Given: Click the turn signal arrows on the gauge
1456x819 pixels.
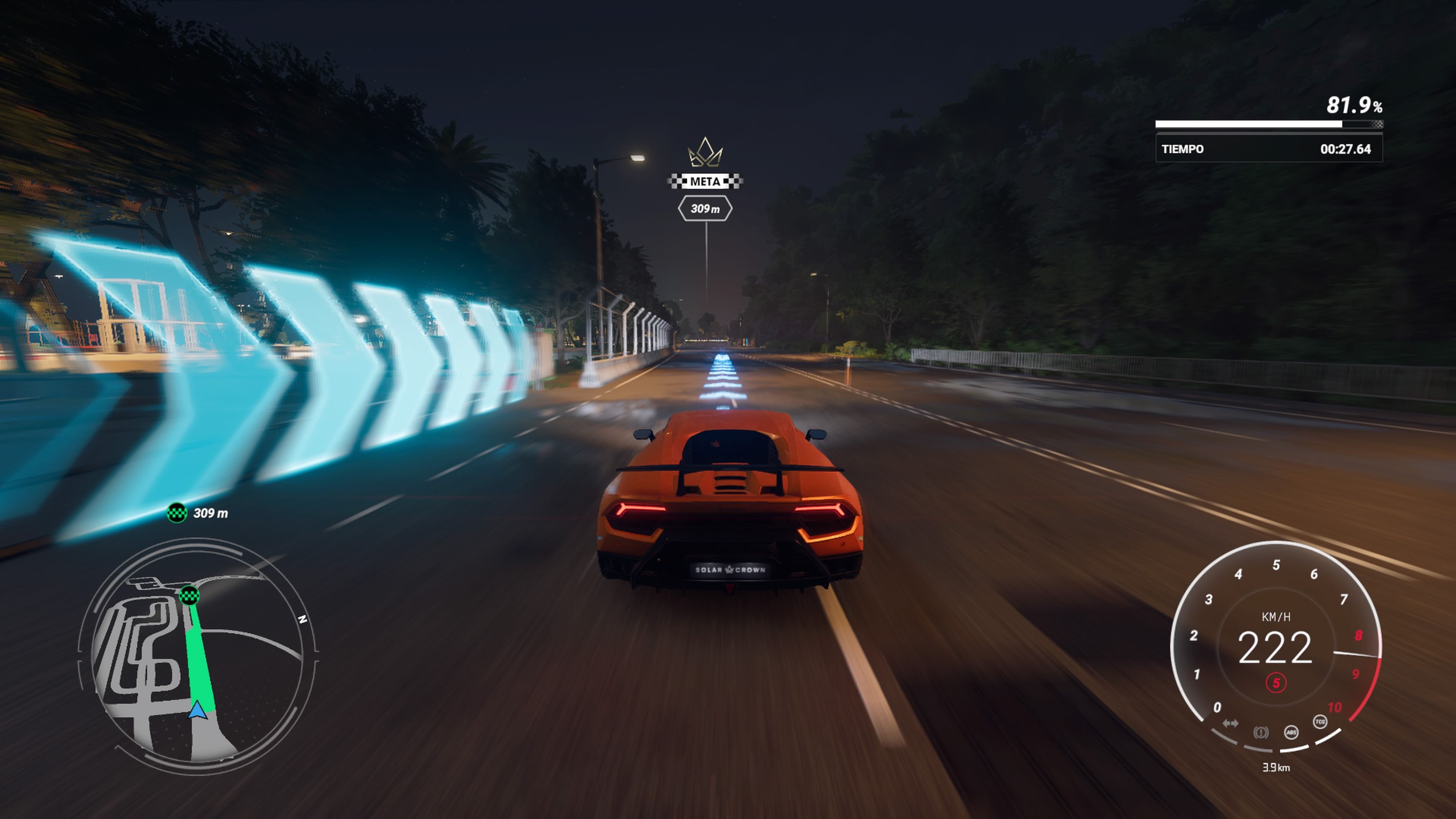Looking at the screenshot, I should 1230,723.
